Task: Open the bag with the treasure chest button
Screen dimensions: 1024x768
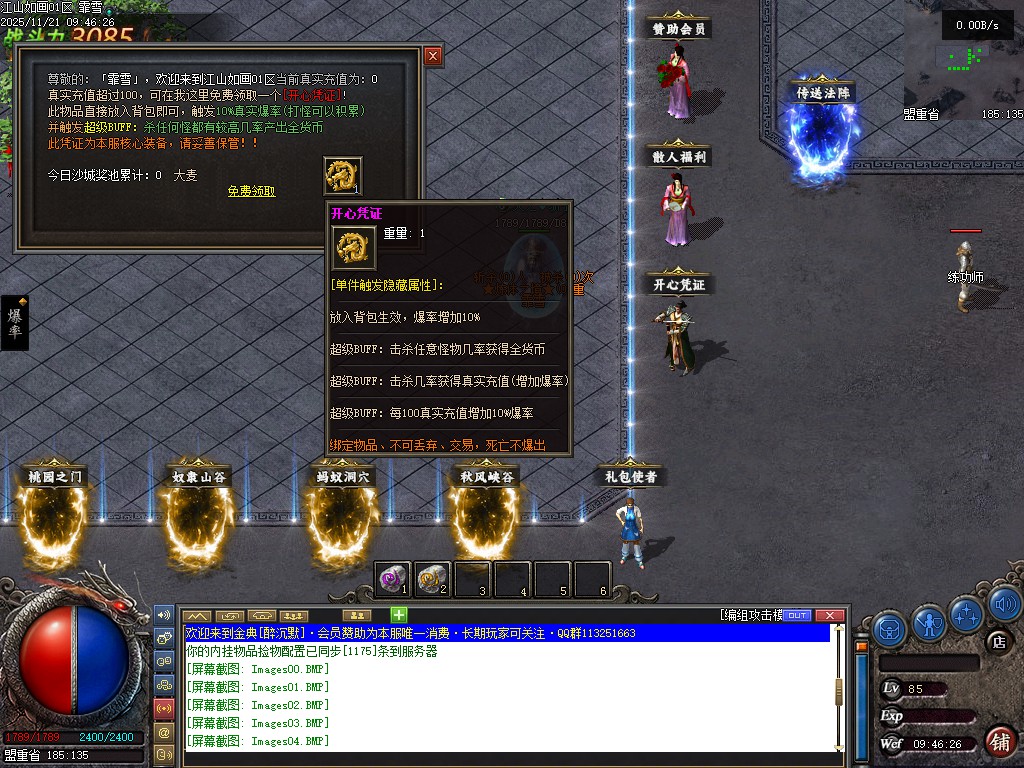Action: (889, 629)
